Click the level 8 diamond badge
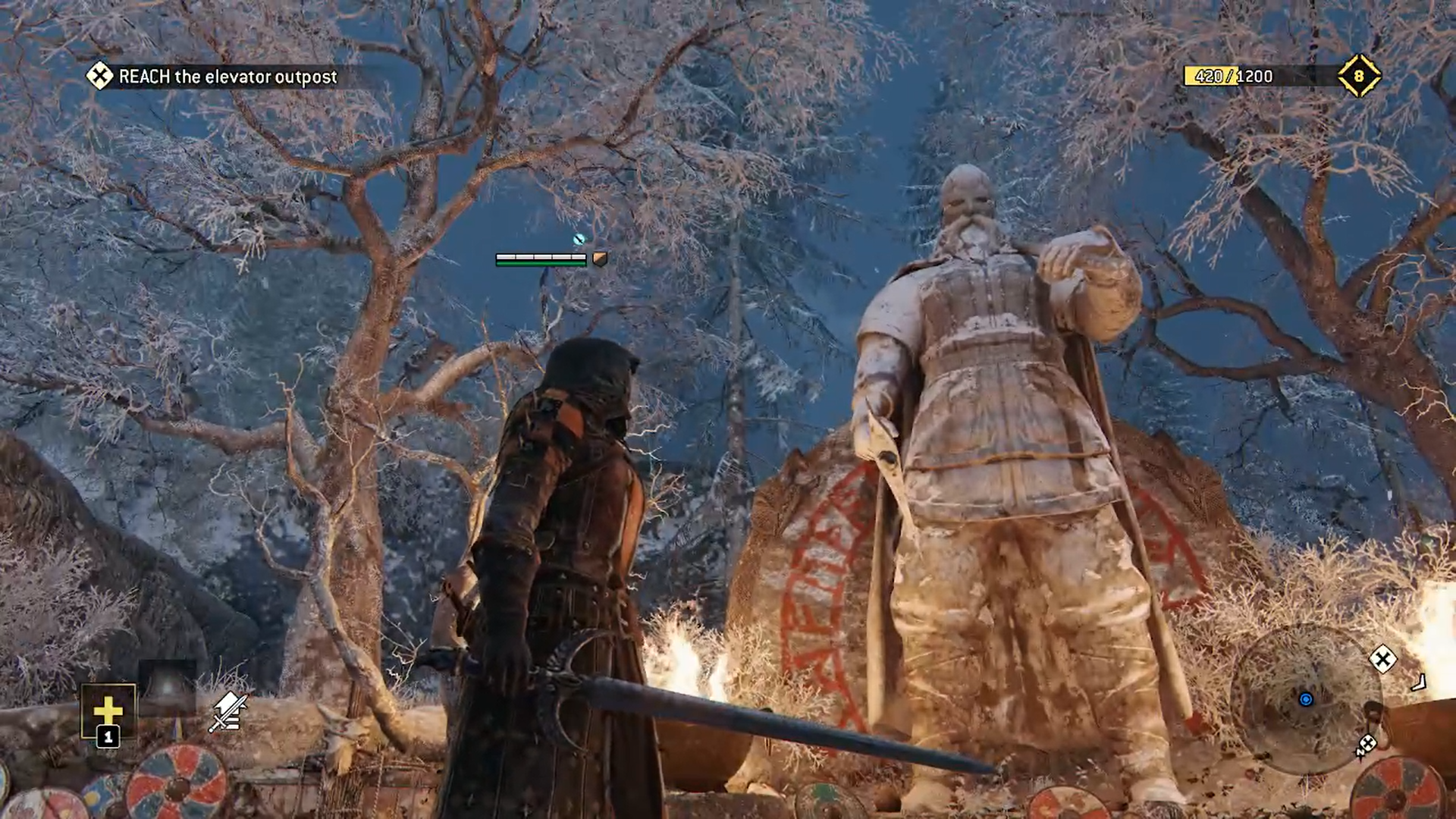This screenshot has height=819, width=1456. pos(1358,76)
